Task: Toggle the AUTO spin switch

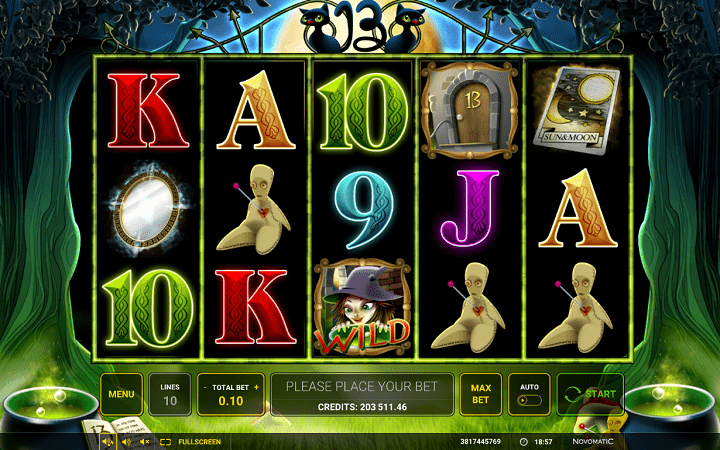Action: (530, 401)
